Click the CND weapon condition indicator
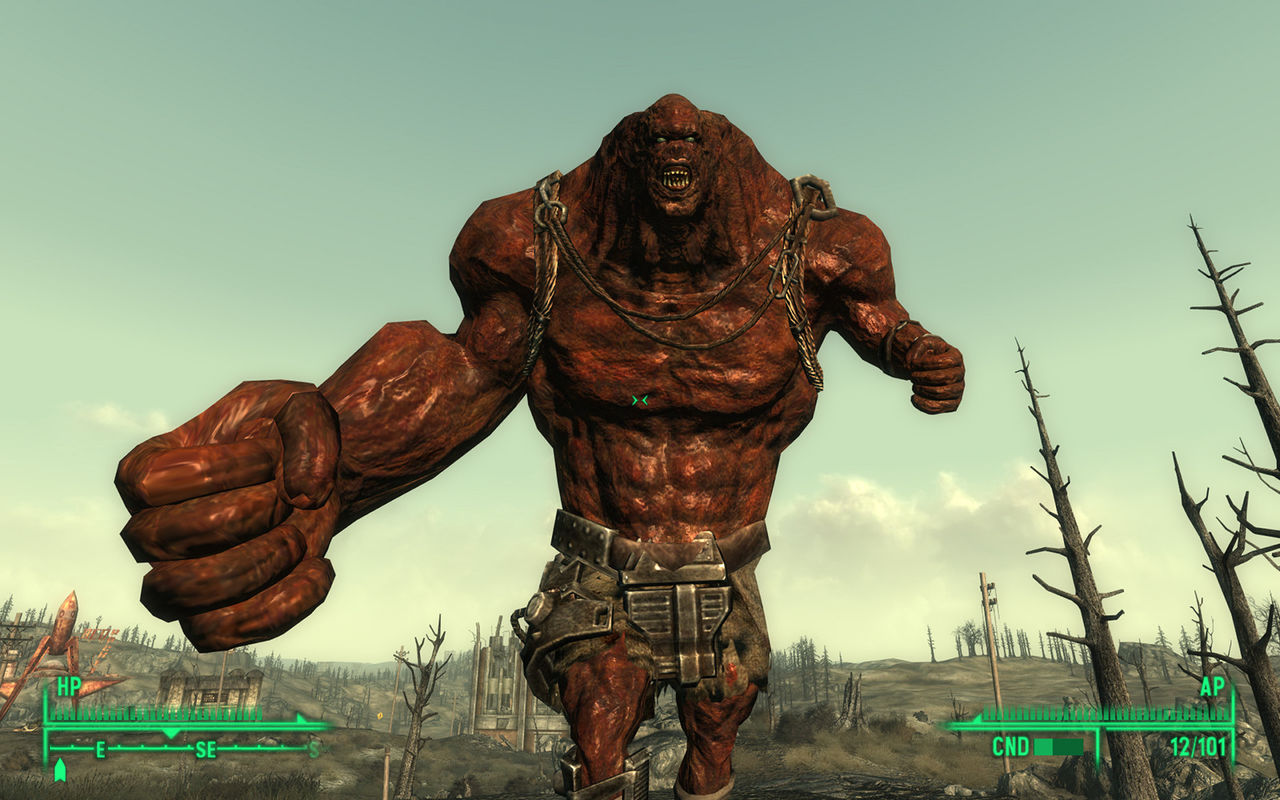This screenshot has height=800, width=1280. [x=1011, y=746]
